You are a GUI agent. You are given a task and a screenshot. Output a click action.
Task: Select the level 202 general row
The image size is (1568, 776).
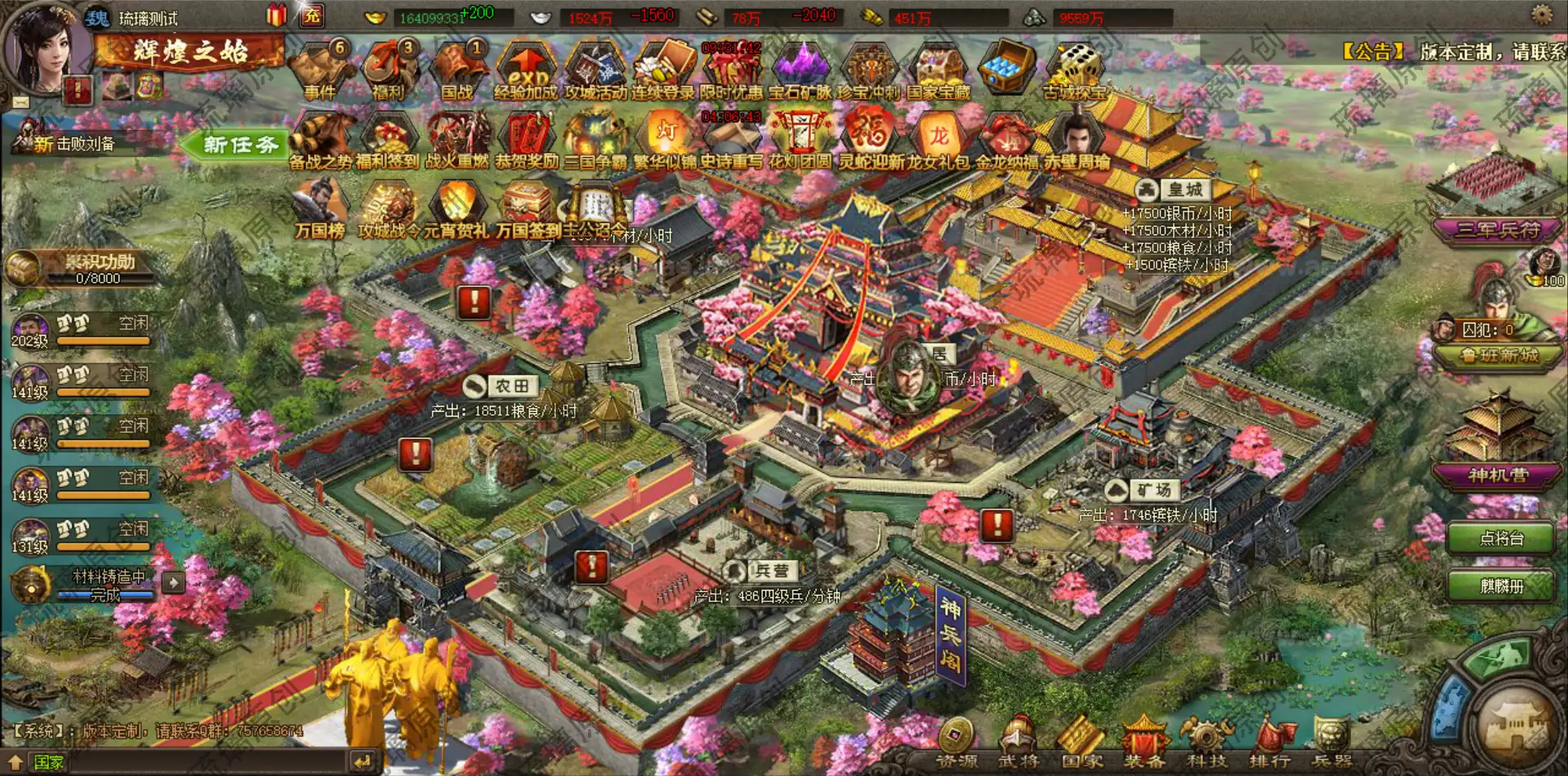click(82, 330)
